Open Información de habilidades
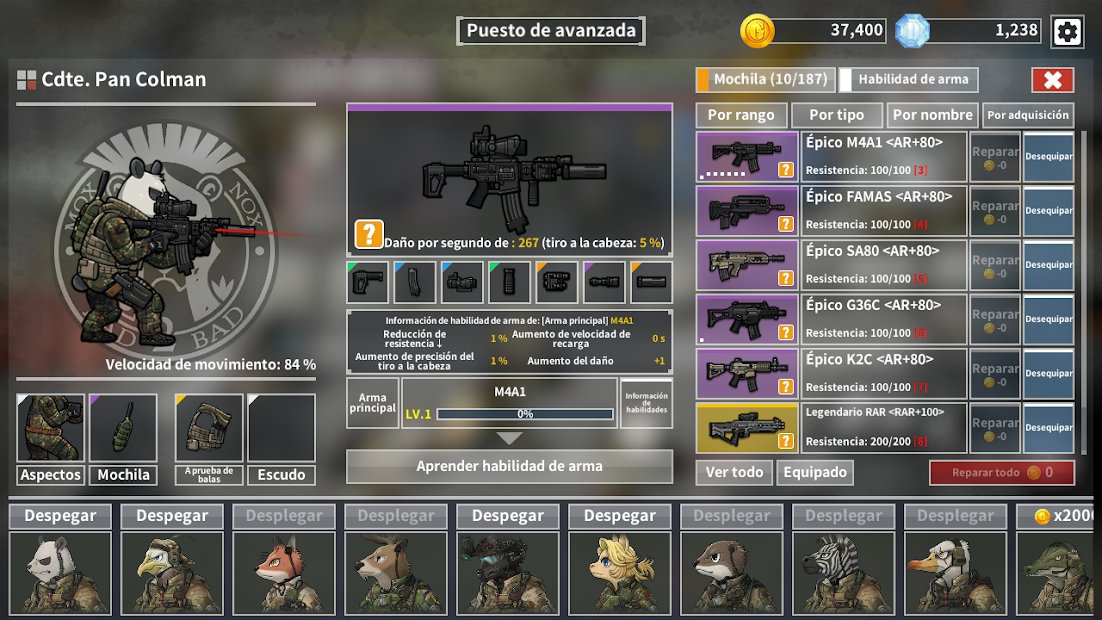1102x620 pixels. pos(646,403)
